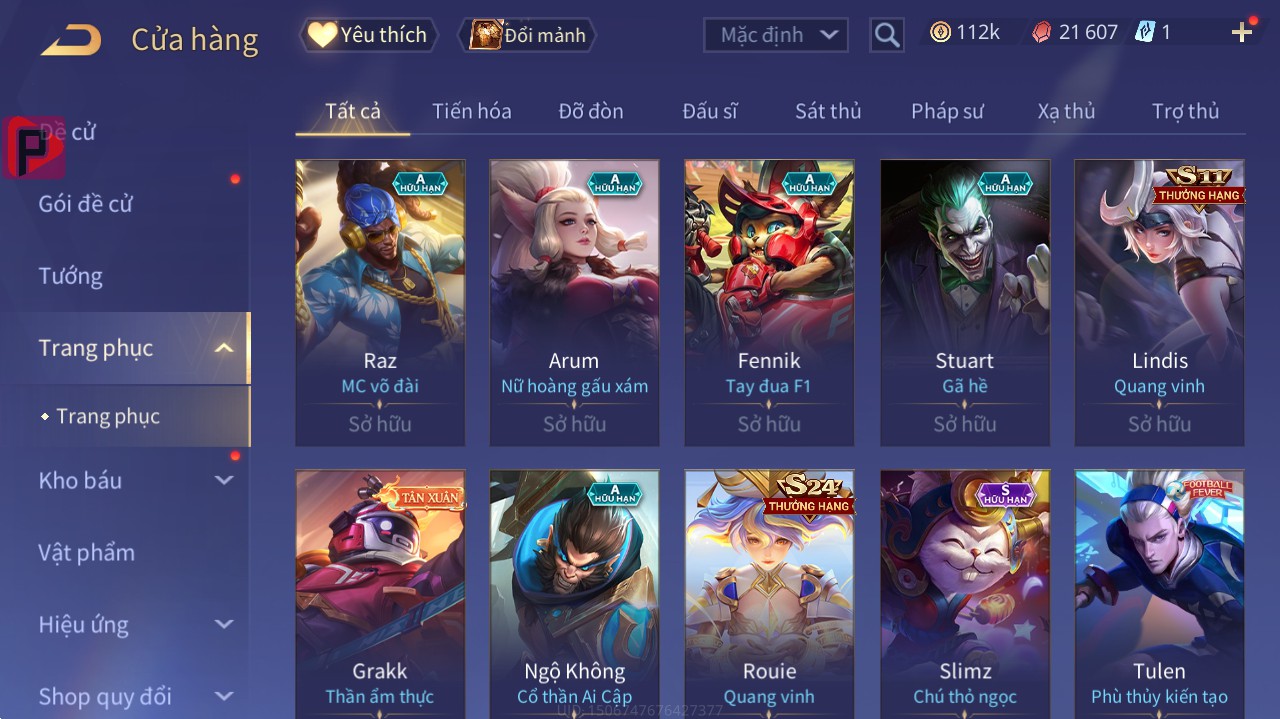1280x719 pixels.
Task: Open the Vật phẩm section
Action: pyautogui.click(x=86, y=552)
